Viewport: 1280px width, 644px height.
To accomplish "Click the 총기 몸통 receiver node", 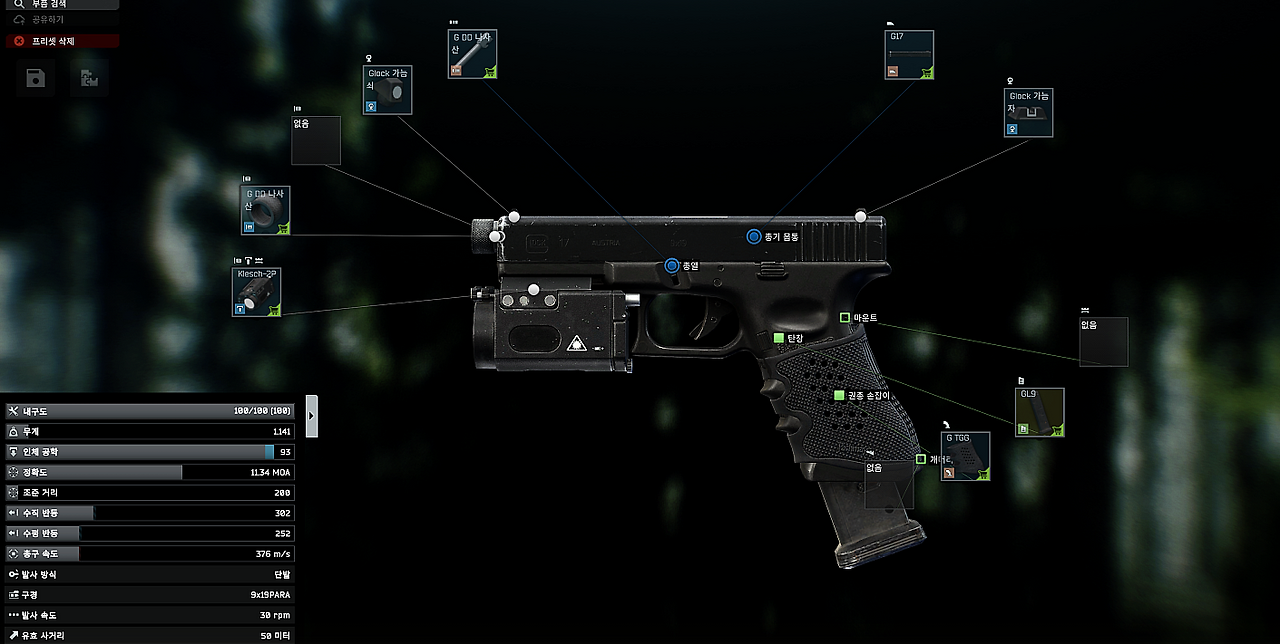I will click(754, 237).
